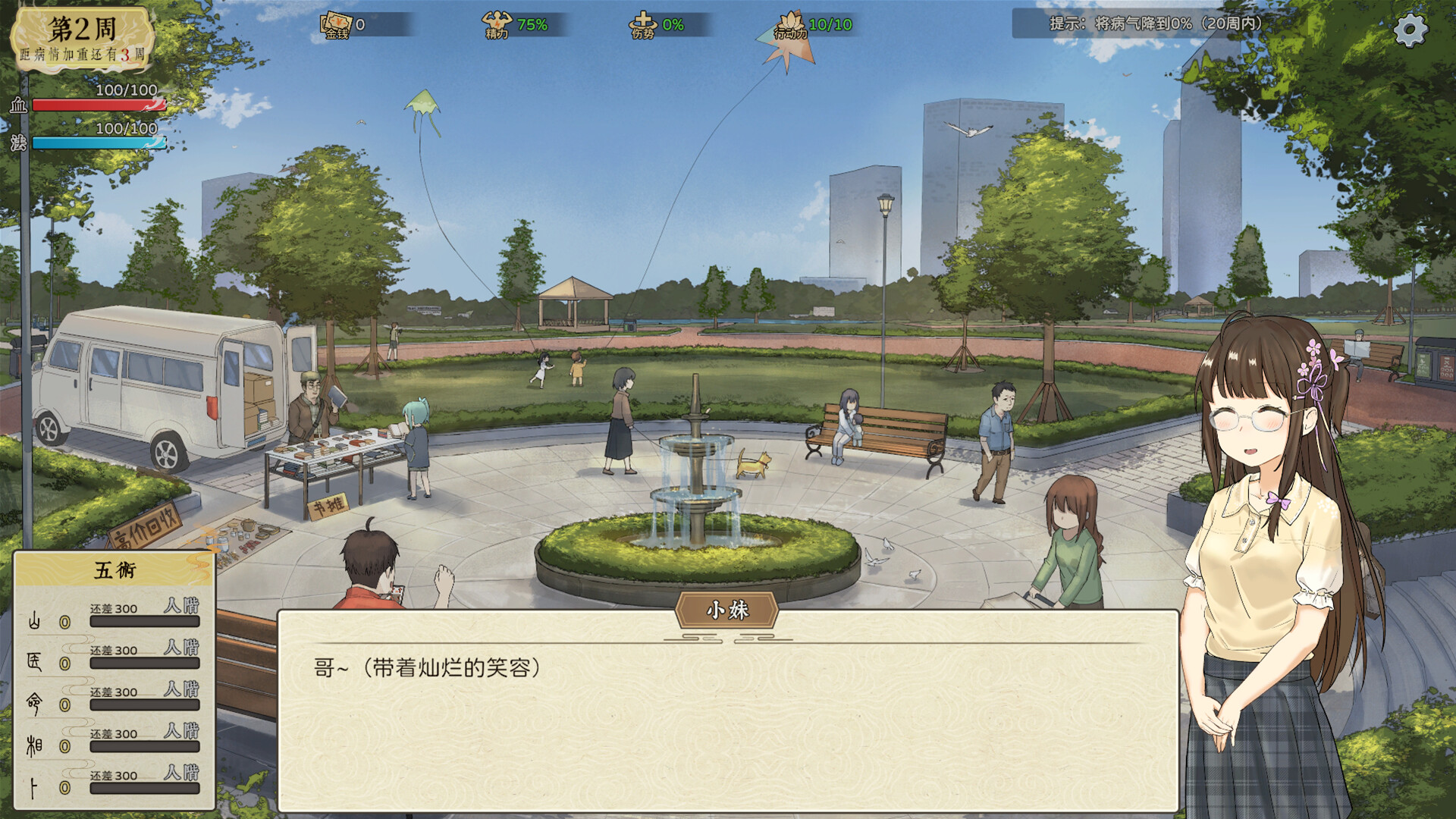Click the 小妹 name plate
Image resolution: width=1456 pixels, height=819 pixels.
726,607
